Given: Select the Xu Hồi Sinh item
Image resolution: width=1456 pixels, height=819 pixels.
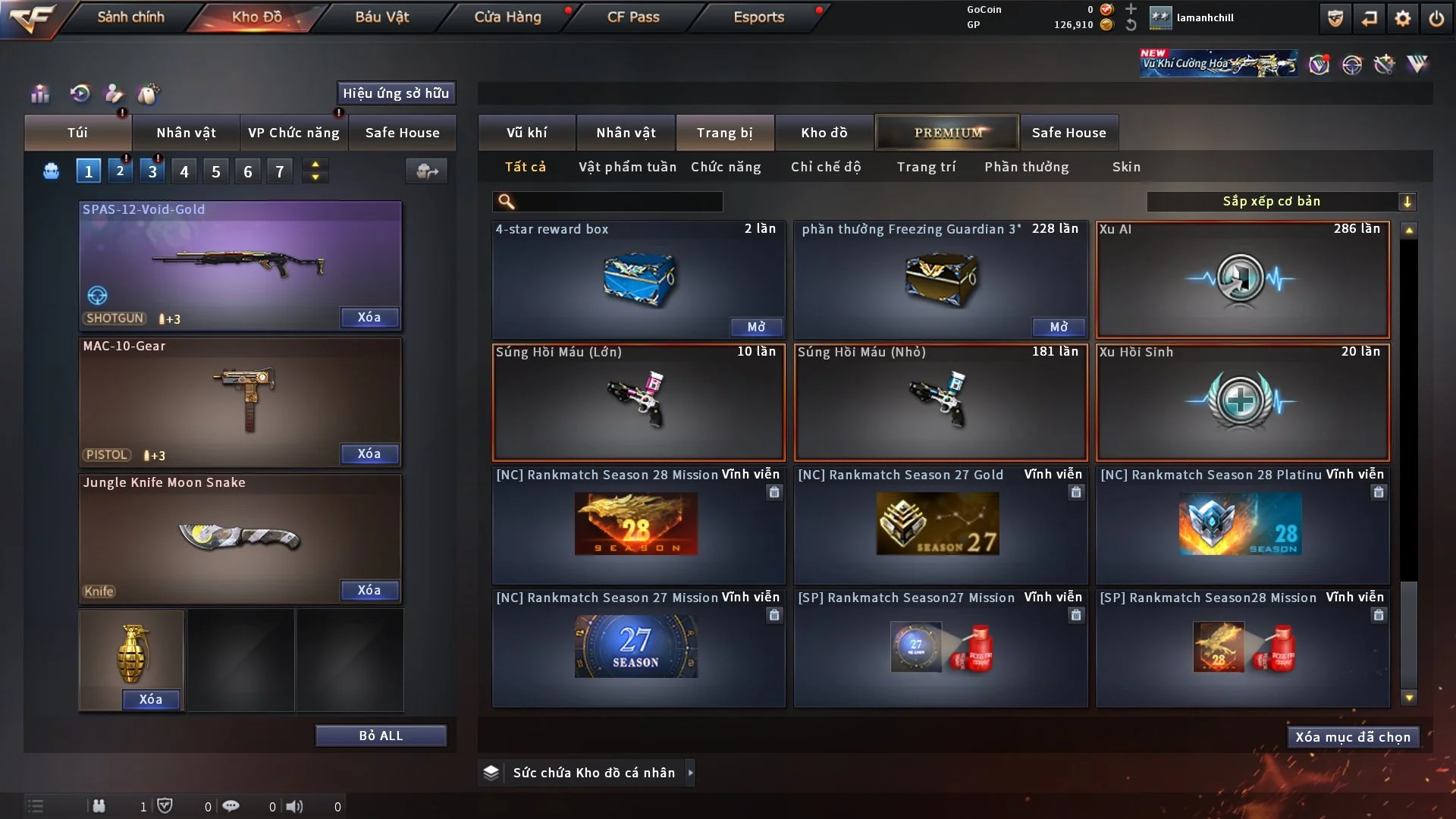Looking at the screenshot, I should (1242, 402).
